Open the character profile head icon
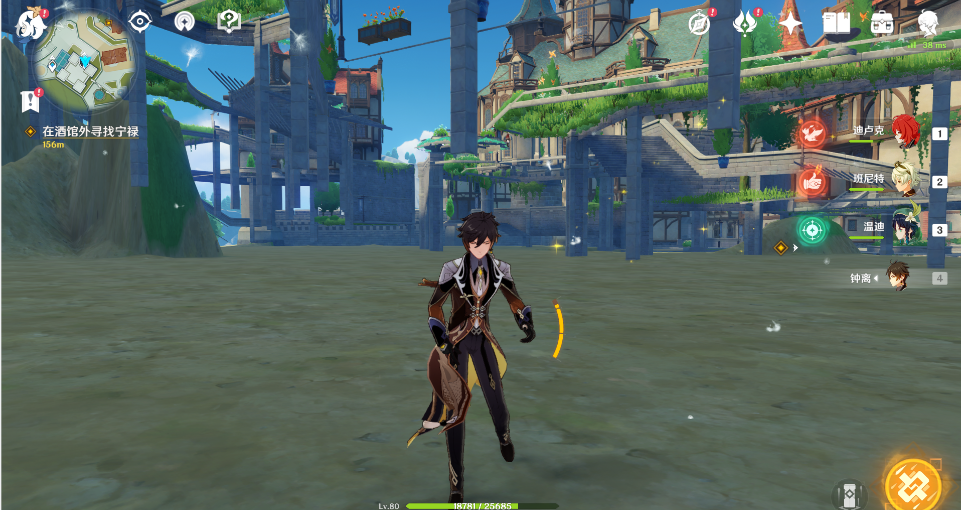 [928, 22]
